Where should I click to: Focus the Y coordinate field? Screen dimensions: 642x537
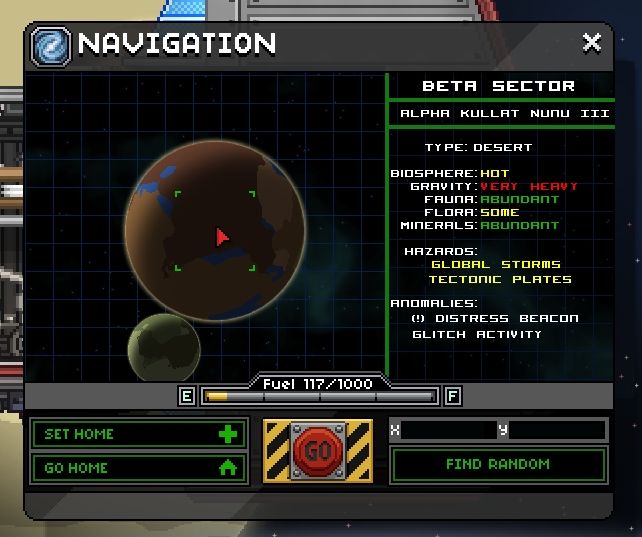(557, 430)
